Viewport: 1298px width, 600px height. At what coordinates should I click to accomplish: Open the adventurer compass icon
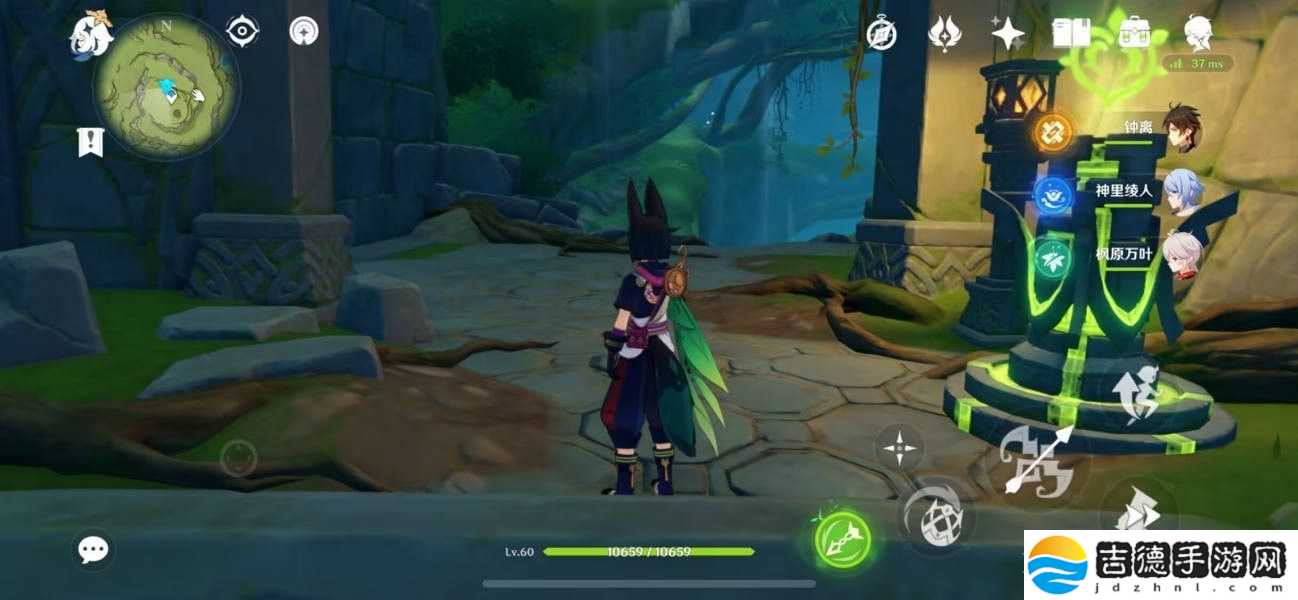pos(881,34)
